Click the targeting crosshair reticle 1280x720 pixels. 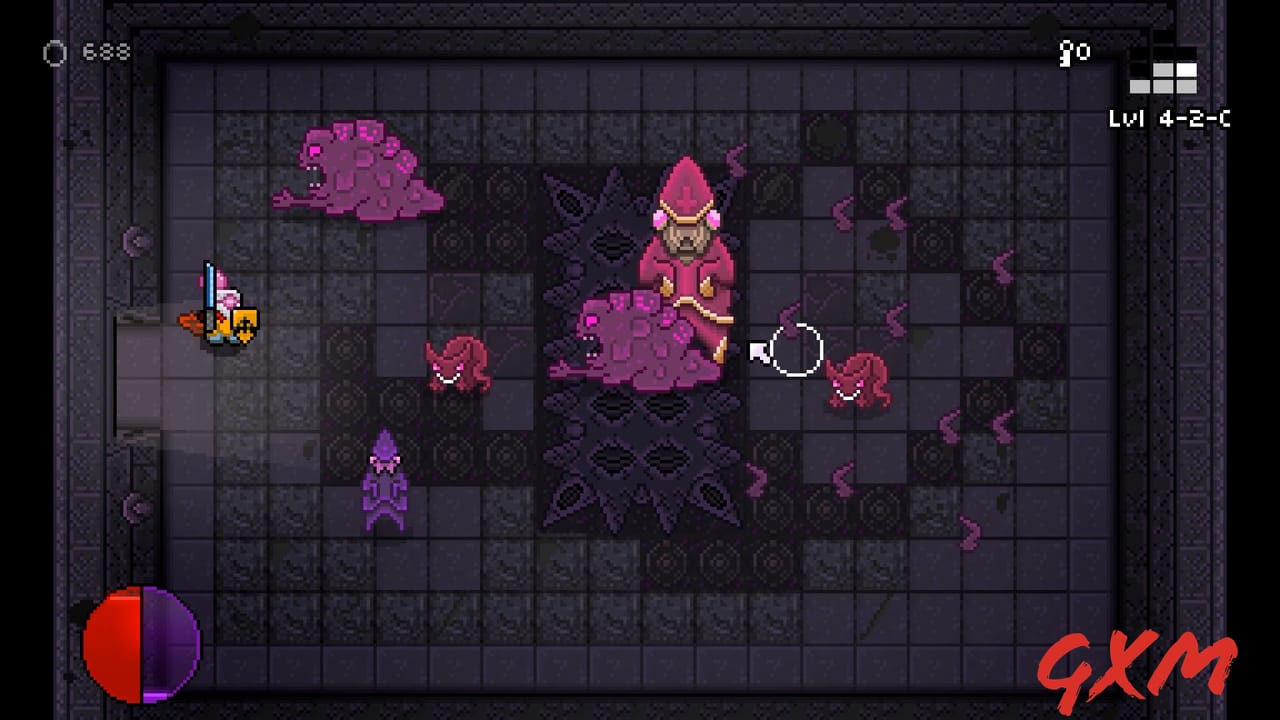795,350
